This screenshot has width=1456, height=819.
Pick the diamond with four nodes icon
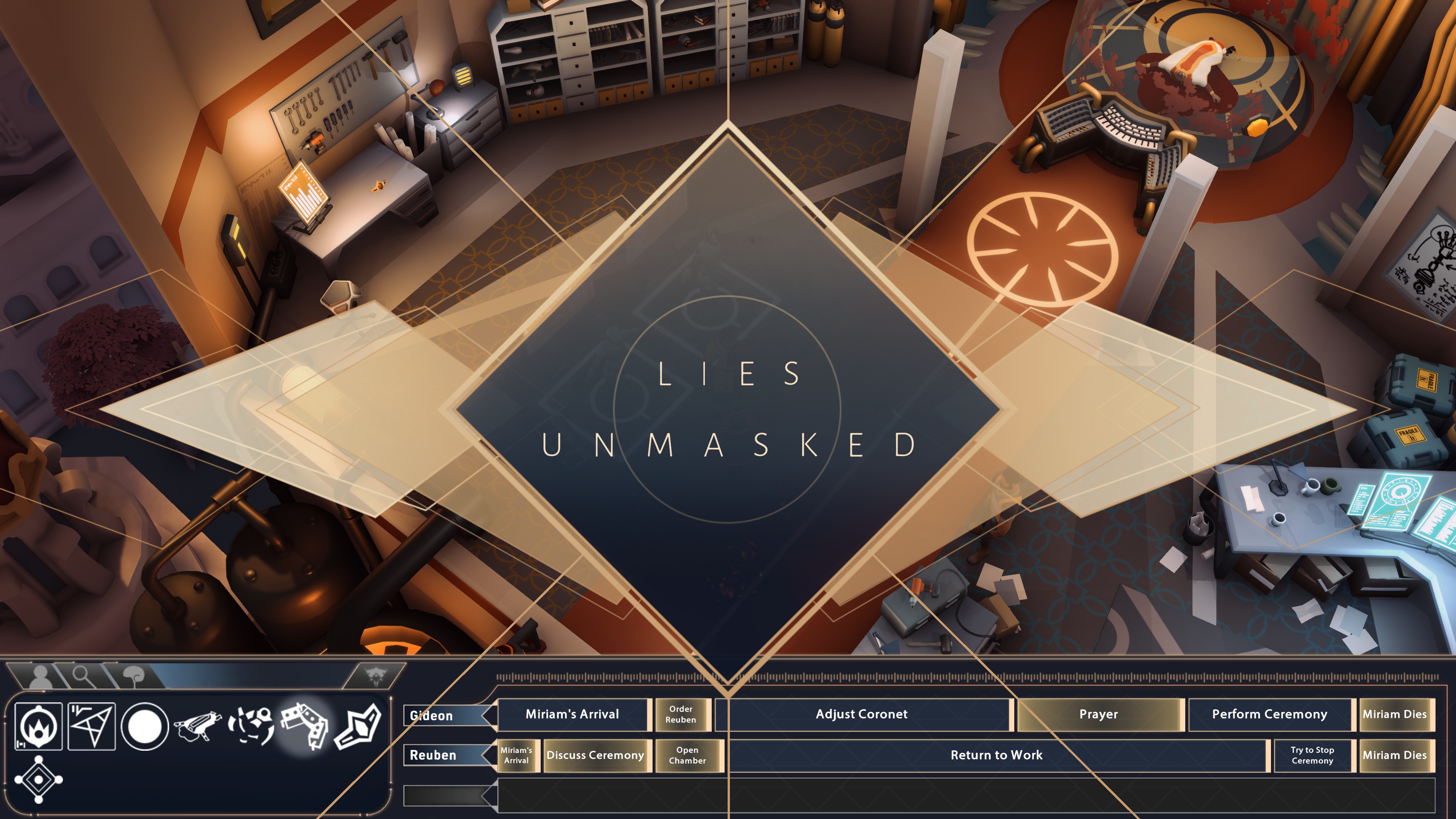[38, 780]
